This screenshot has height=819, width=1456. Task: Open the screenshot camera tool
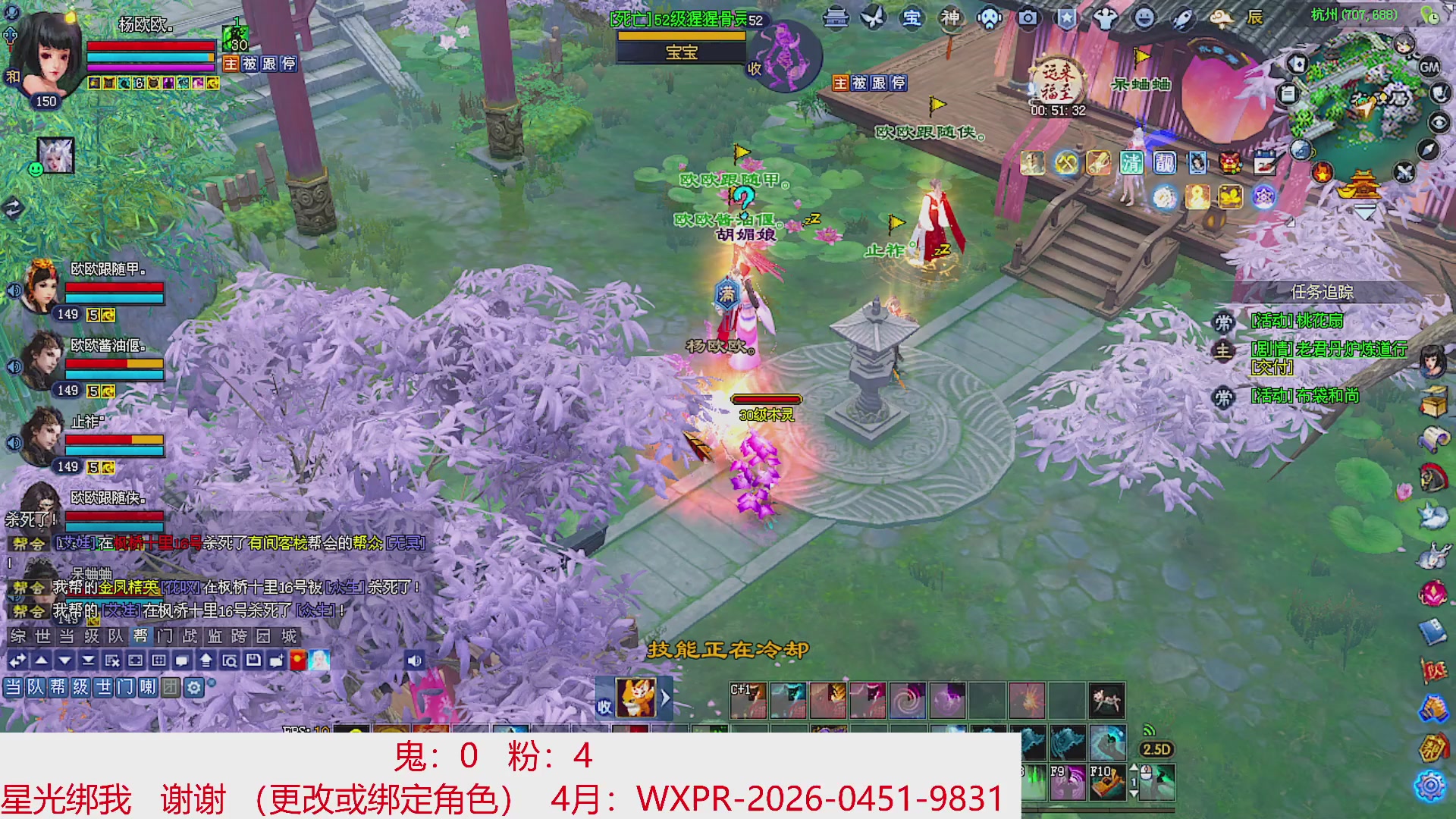pos(1028,19)
